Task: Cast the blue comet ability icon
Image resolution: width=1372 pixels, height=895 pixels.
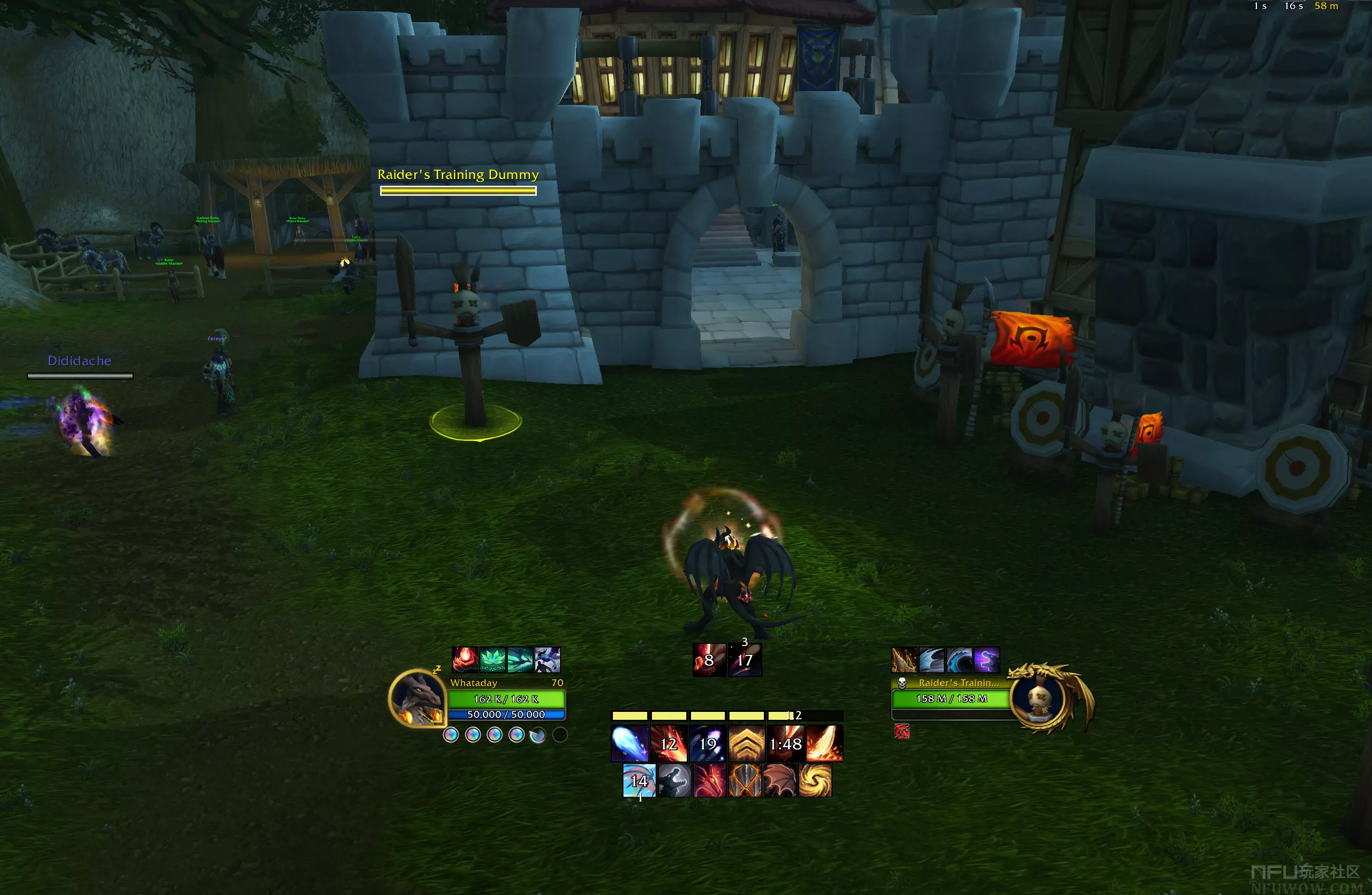Action: coord(629,744)
